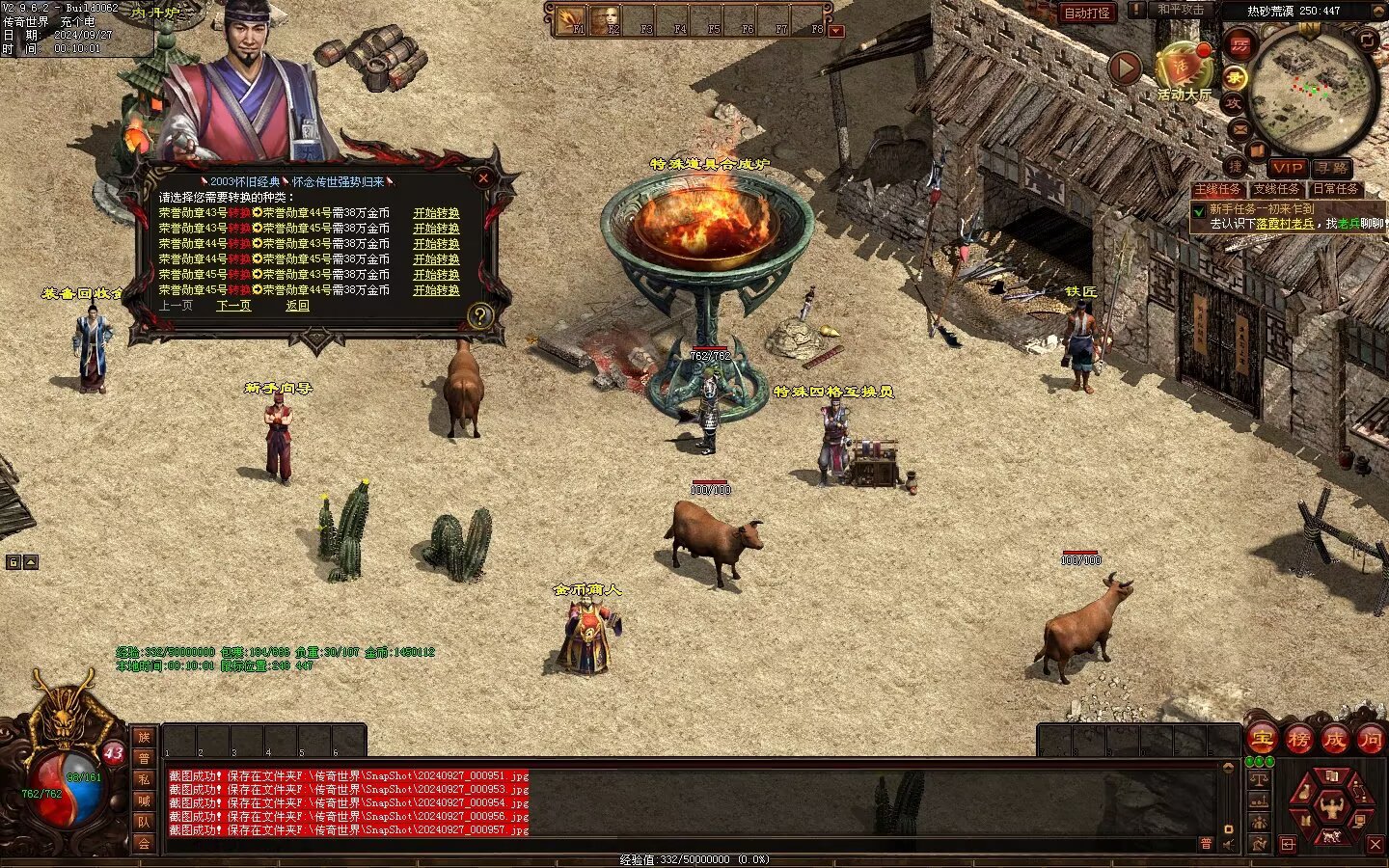Start converting medal 45 to medal 44
The image size is (1389, 868).
436,290
